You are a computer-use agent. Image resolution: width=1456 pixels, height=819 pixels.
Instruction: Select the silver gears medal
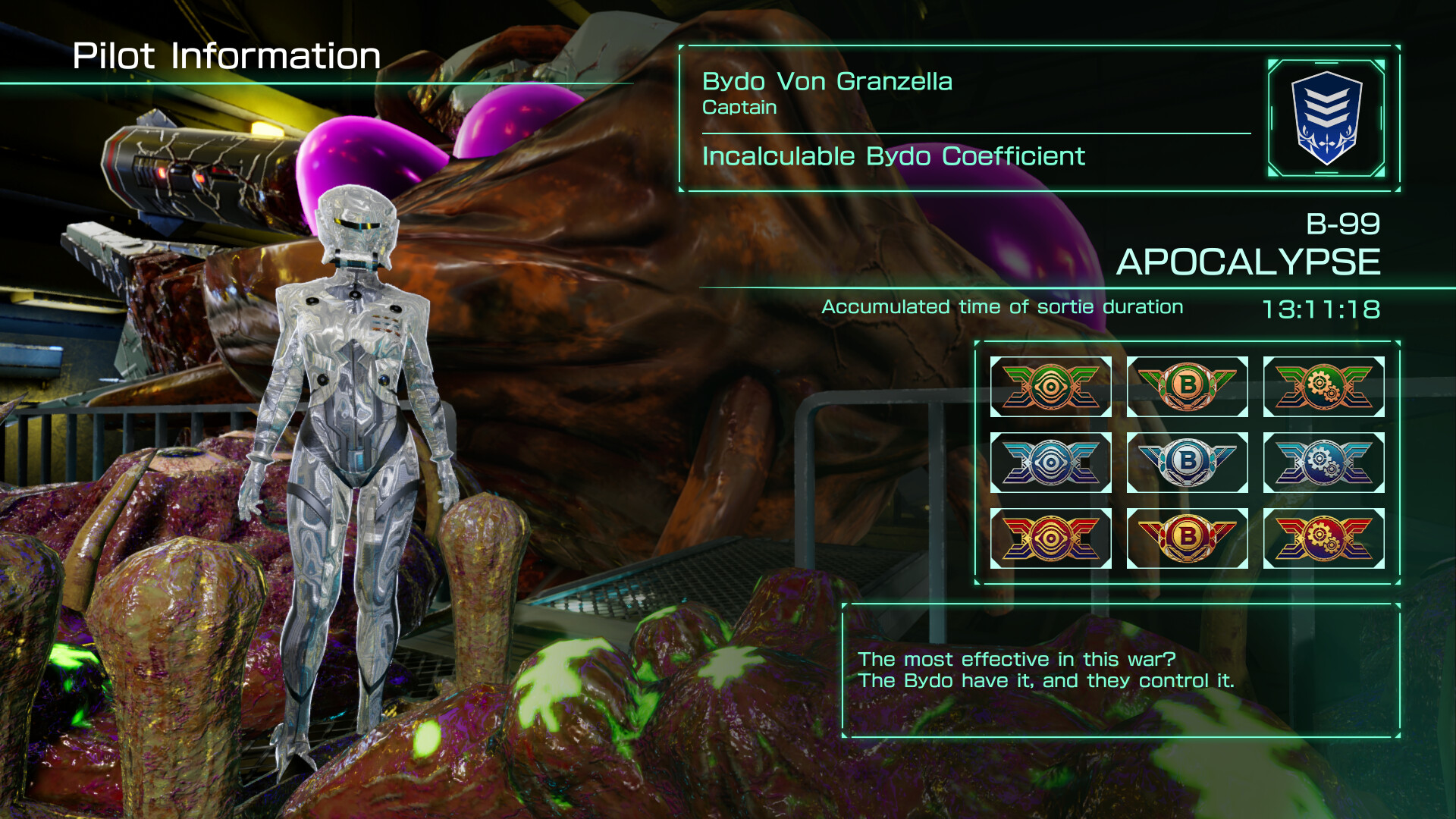1323,463
